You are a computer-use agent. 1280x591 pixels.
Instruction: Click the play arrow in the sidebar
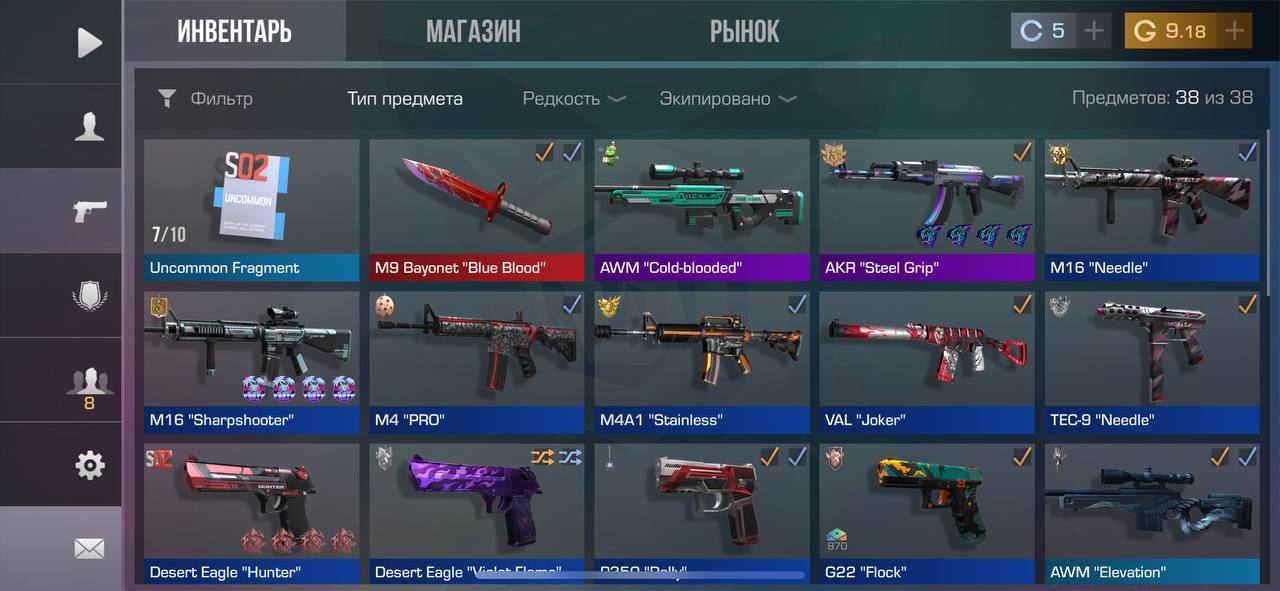click(x=89, y=42)
